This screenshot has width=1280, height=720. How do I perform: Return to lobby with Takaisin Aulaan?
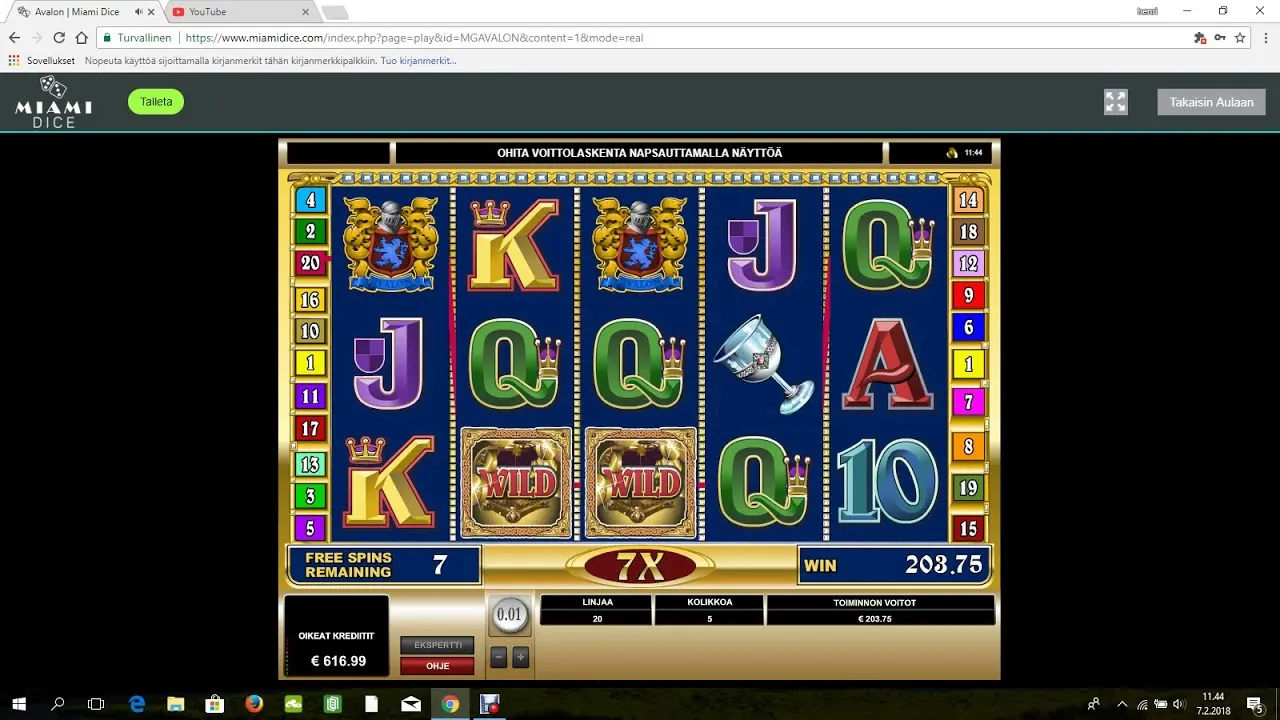click(1210, 101)
